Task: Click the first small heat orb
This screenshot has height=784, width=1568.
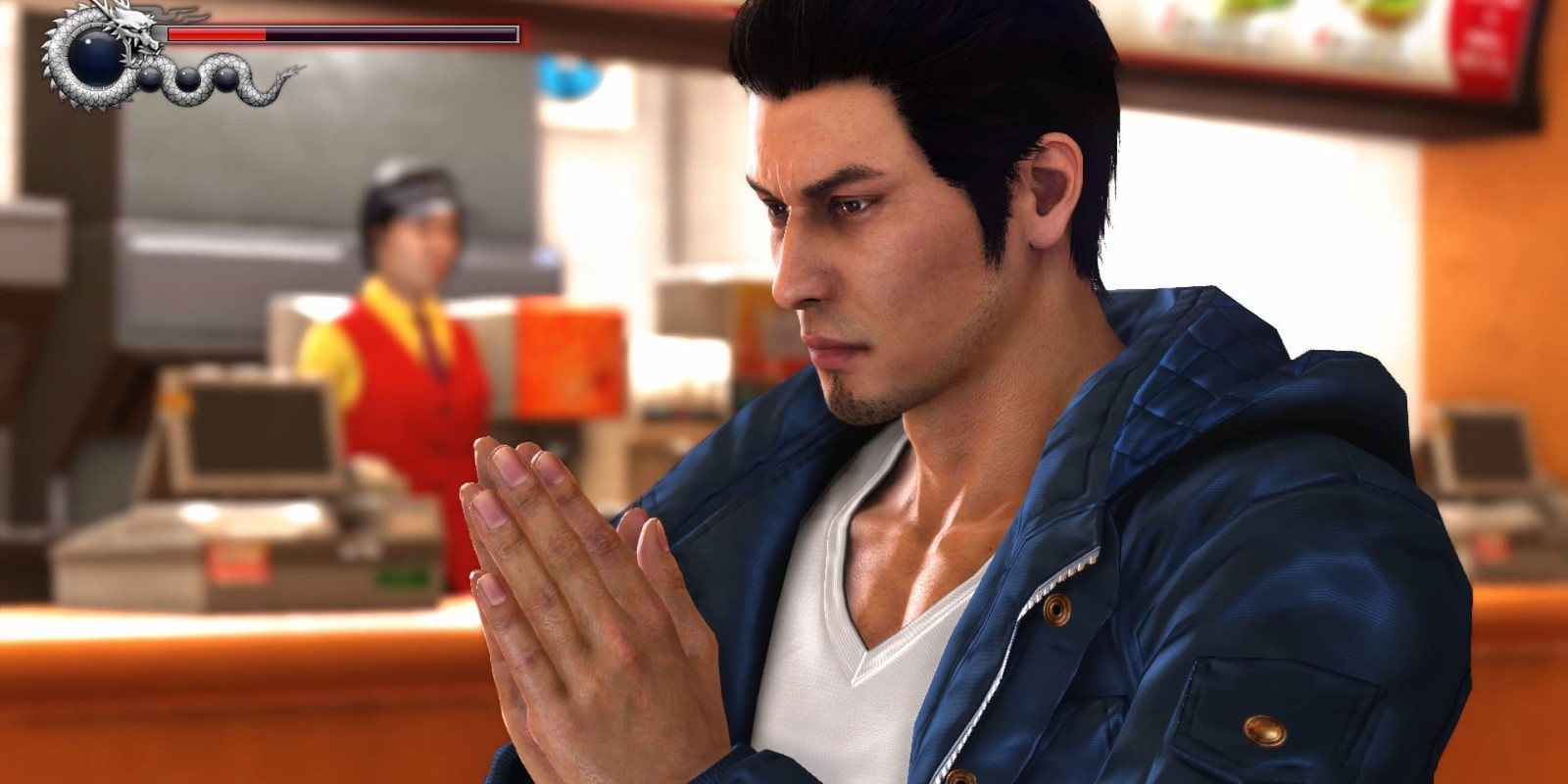Action: [x=149, y=78]
